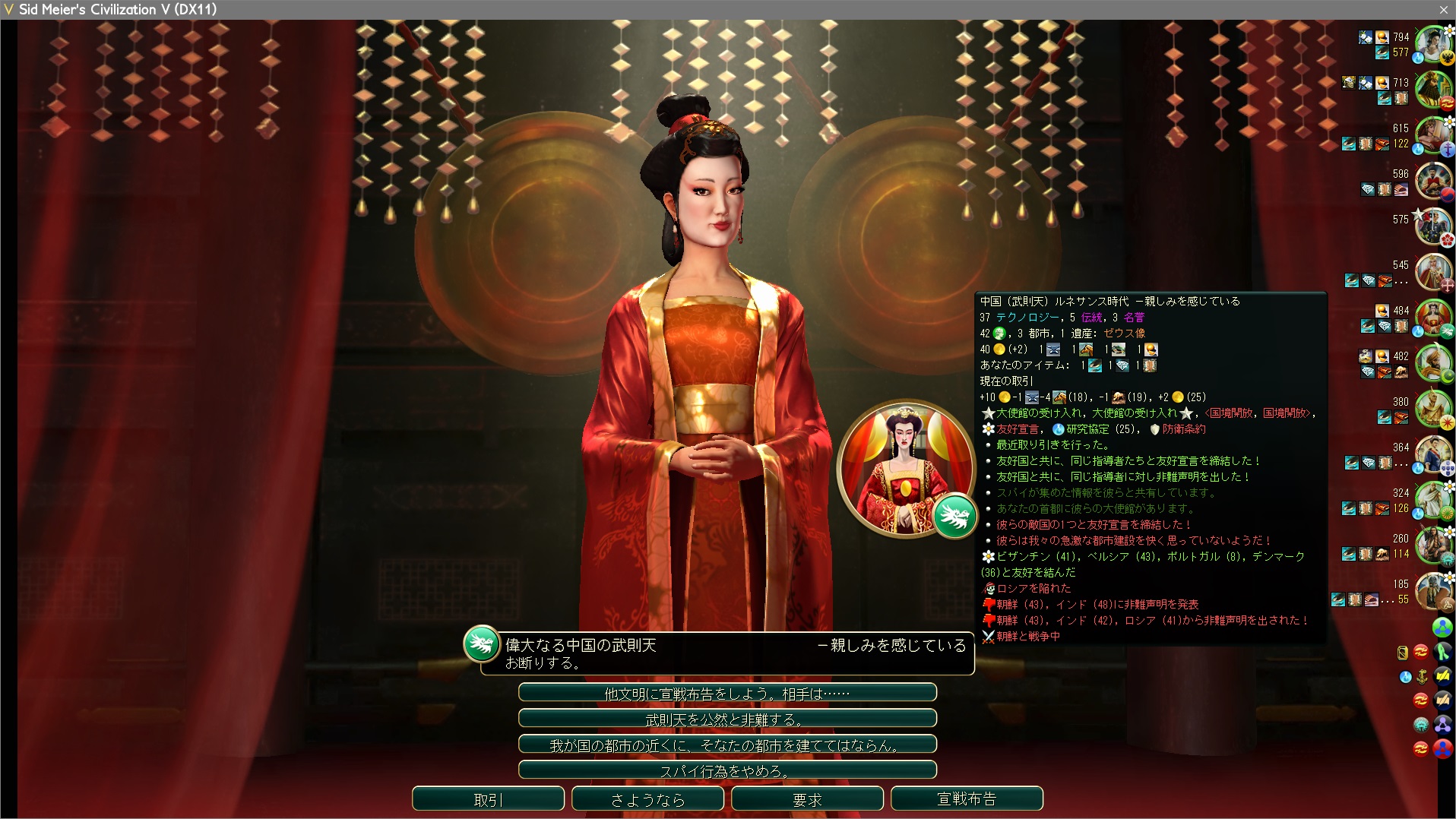Choose the 宣戦布告 declare war button
This screenshot has width=1456, height=819.
967,799
